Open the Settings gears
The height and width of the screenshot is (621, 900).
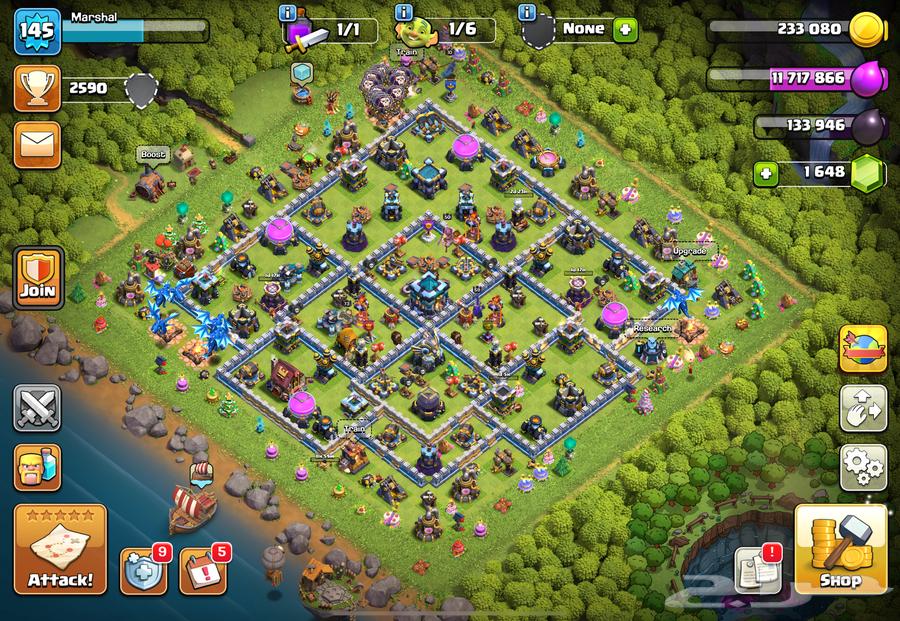(x=862, y=465)
